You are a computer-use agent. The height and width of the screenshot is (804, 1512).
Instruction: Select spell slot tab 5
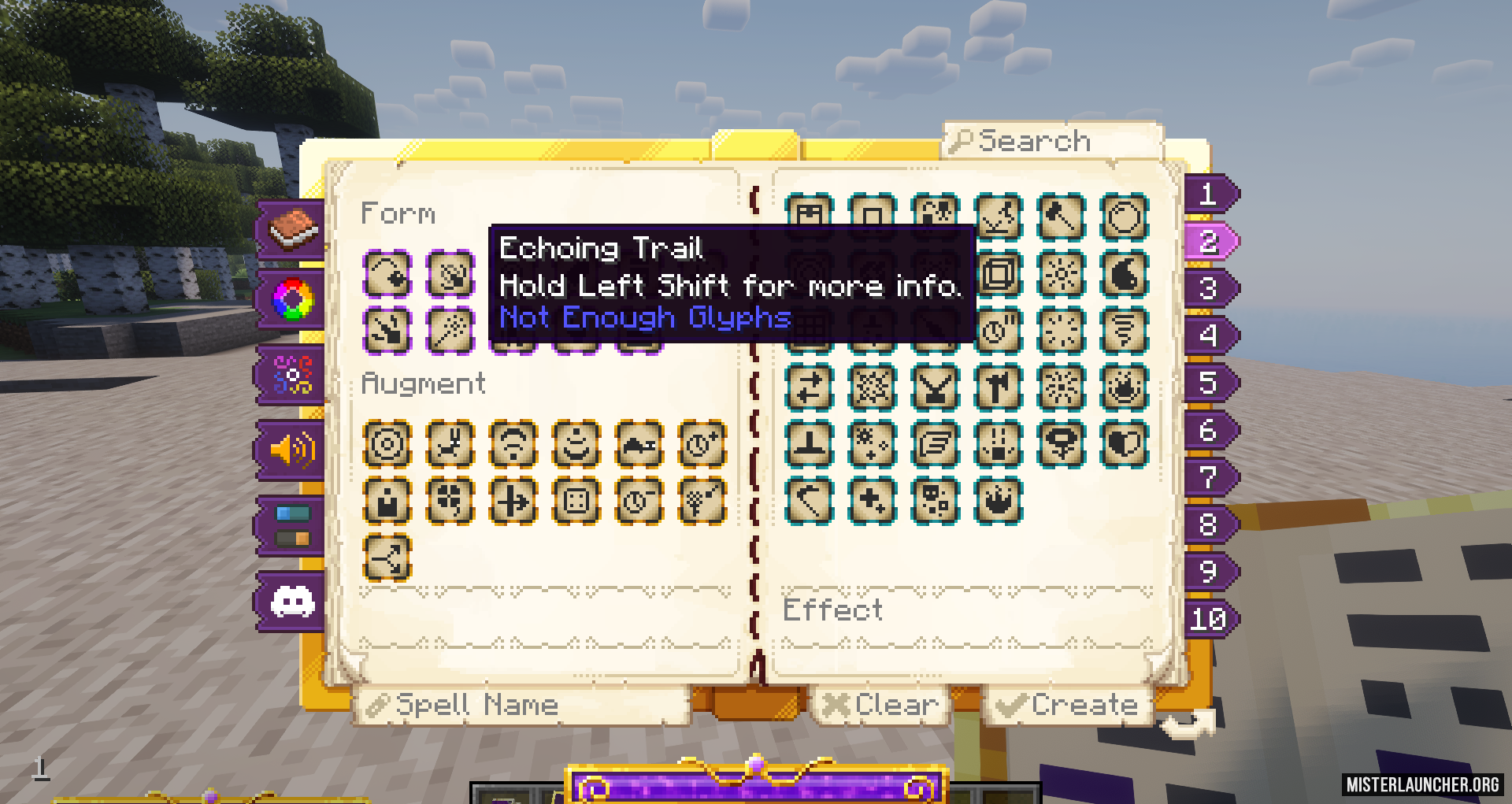coord(1209,383)
